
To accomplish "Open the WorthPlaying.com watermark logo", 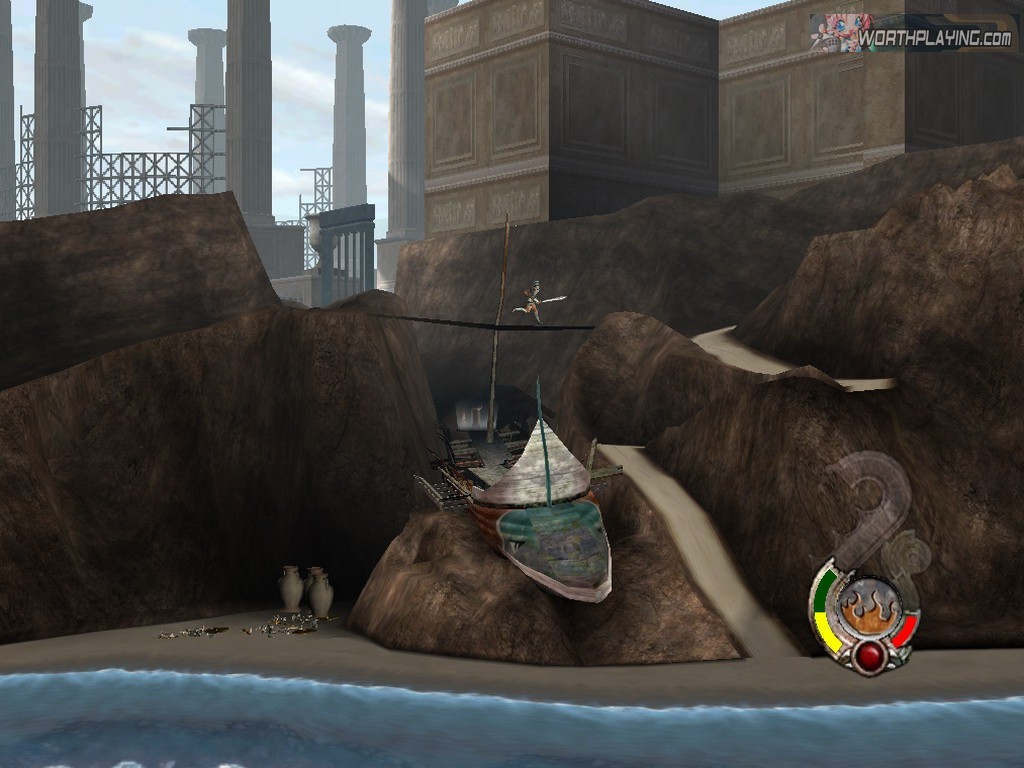I will tap(913, 36).
